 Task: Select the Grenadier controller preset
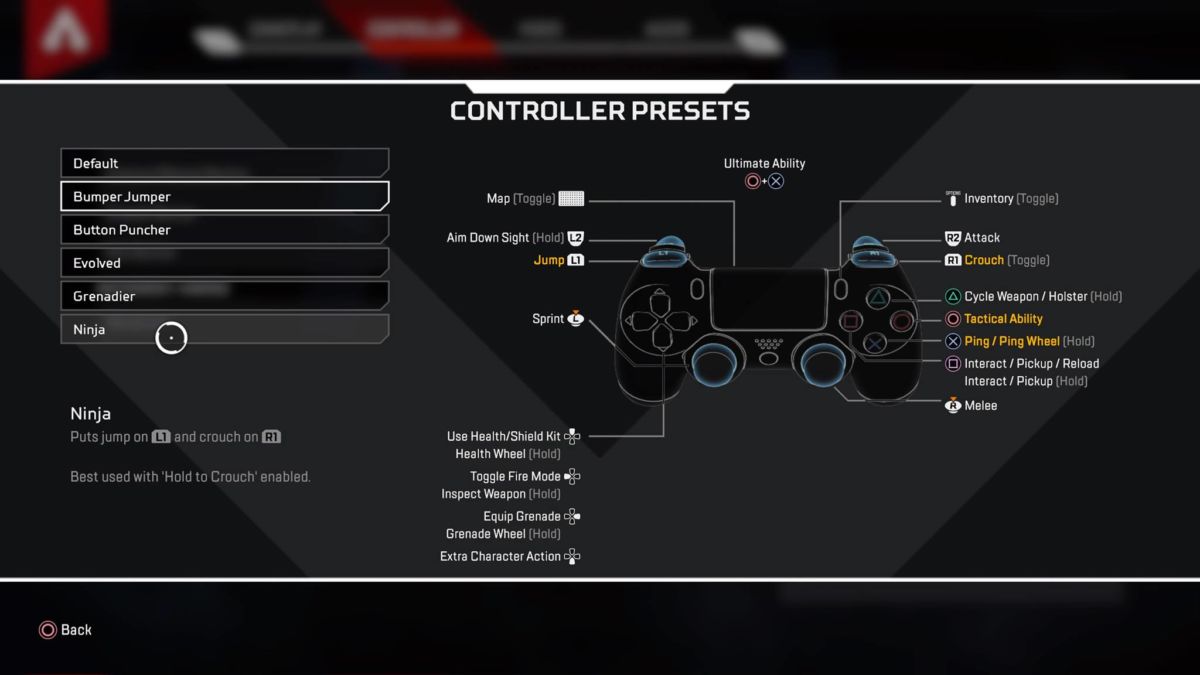pyautogui.click(x=224, y=296)
